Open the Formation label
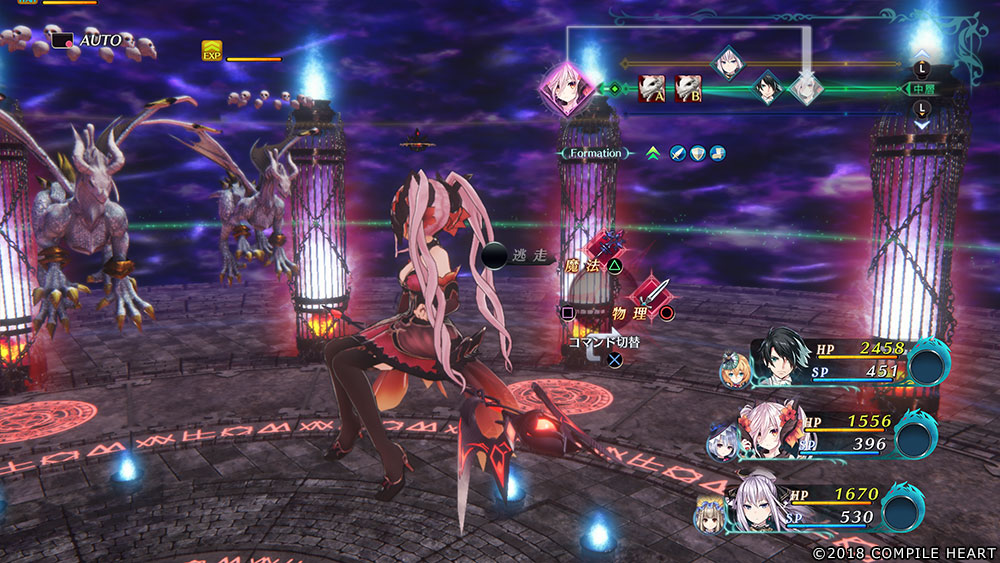 [596, 153]
